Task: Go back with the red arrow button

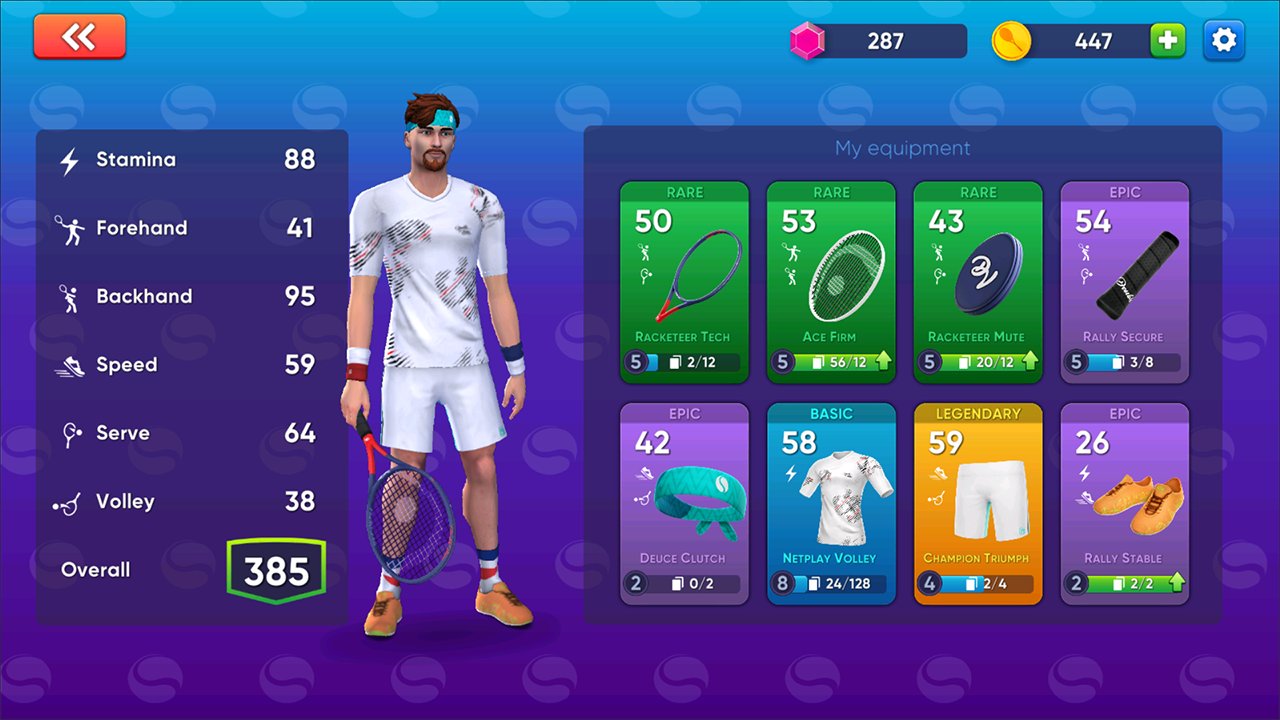Action: pos(79,37)
